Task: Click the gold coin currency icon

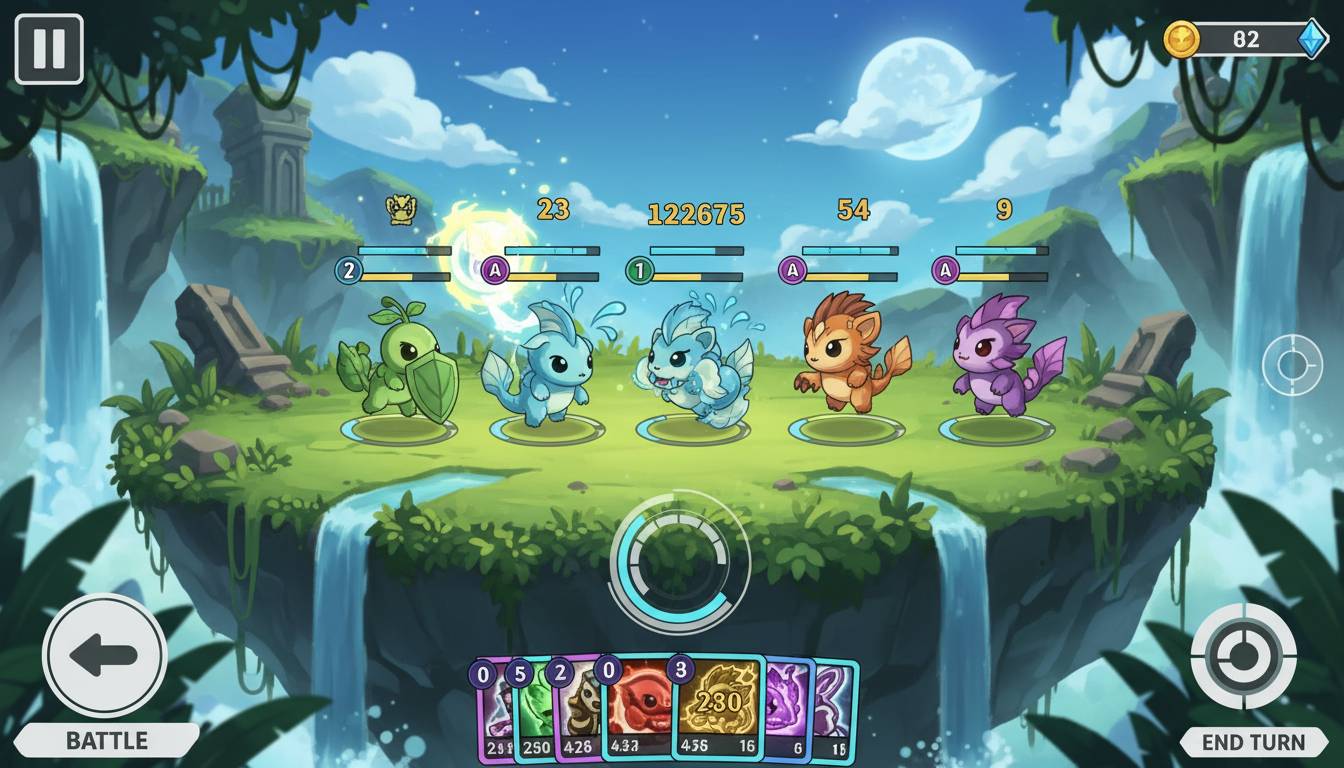Action: click(1182, 40)
